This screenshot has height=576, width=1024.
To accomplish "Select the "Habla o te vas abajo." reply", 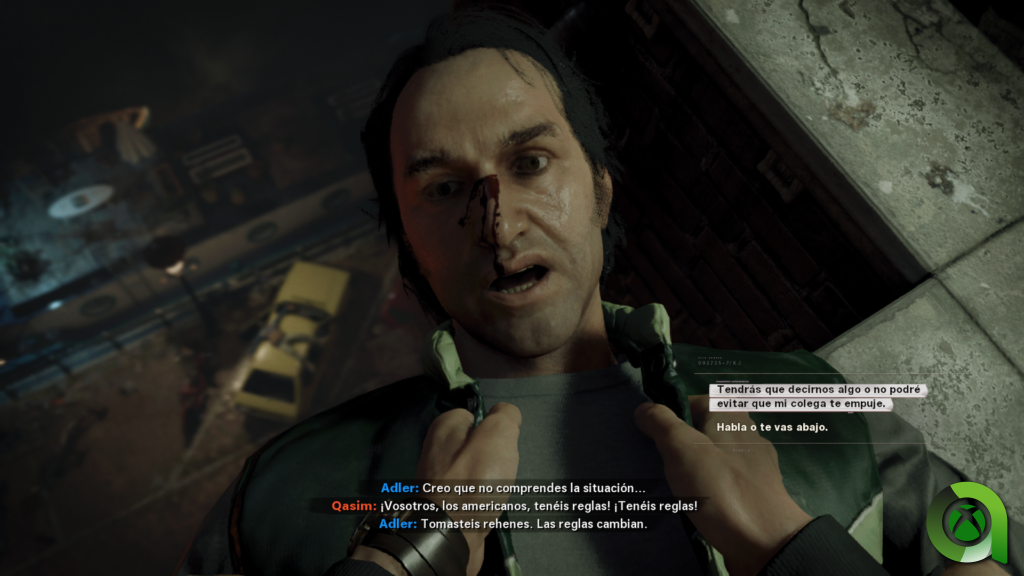I will coord(772,428).
